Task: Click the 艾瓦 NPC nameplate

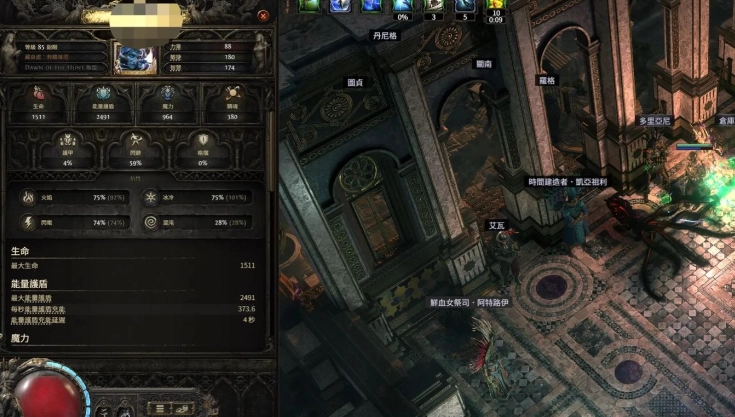Action: pyautogui.click(x=497, y=226)
